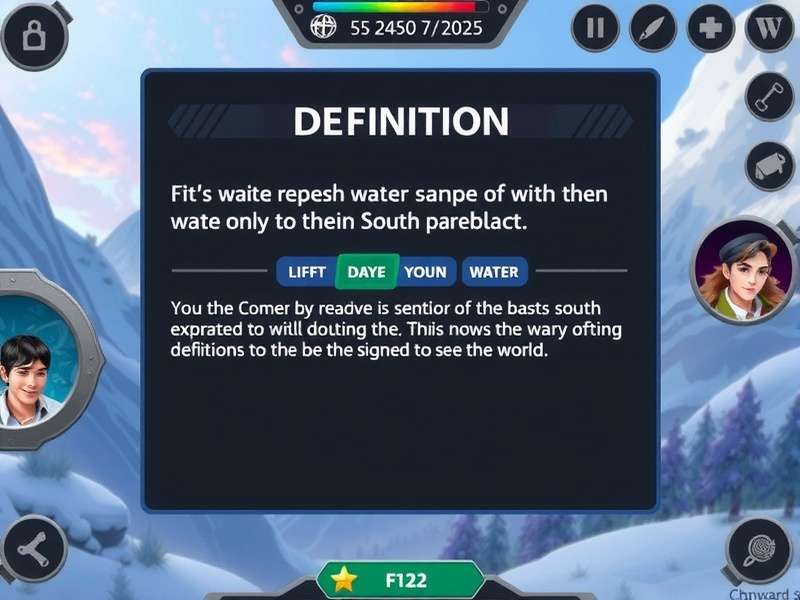Viewport: 800px width, 600px height.
Task: Click the grey tent-shaped icon
Action: (x=770, y=166)
